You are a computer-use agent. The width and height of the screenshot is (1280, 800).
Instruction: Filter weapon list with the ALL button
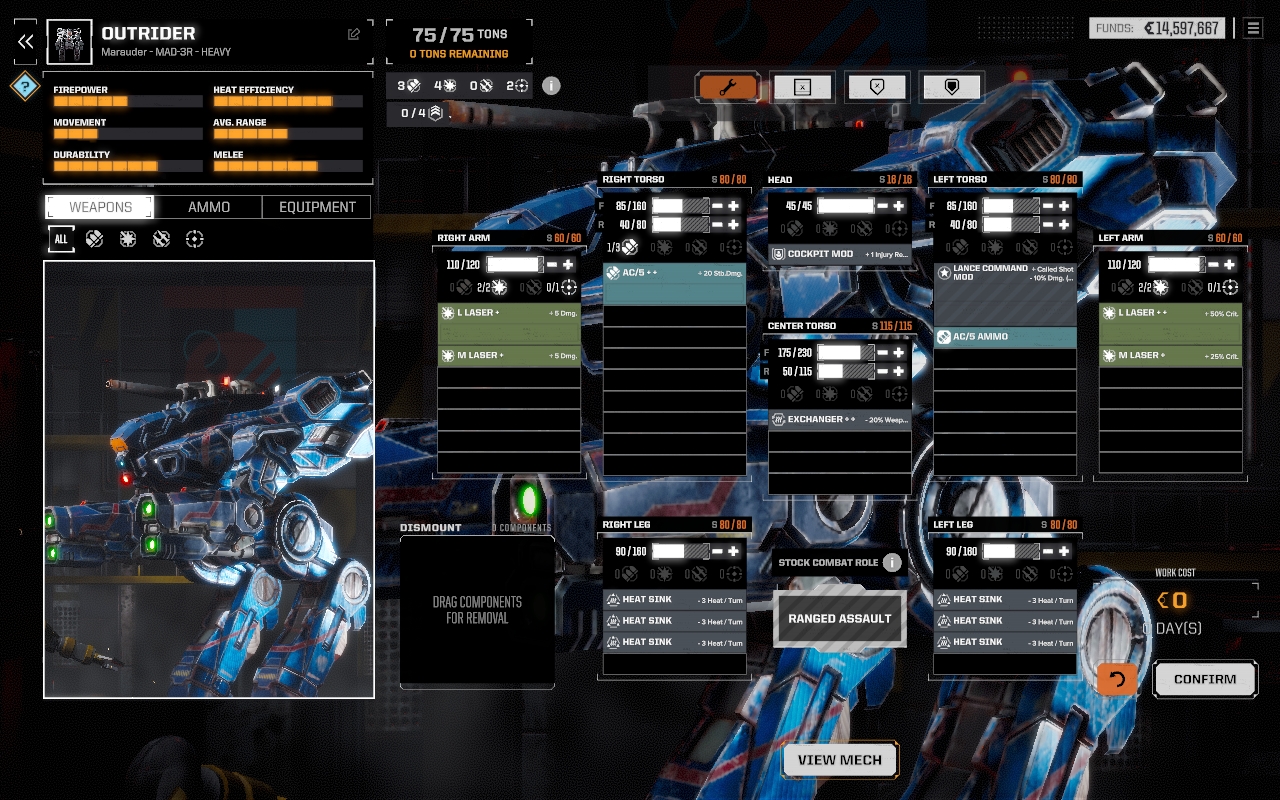[61, 239]
